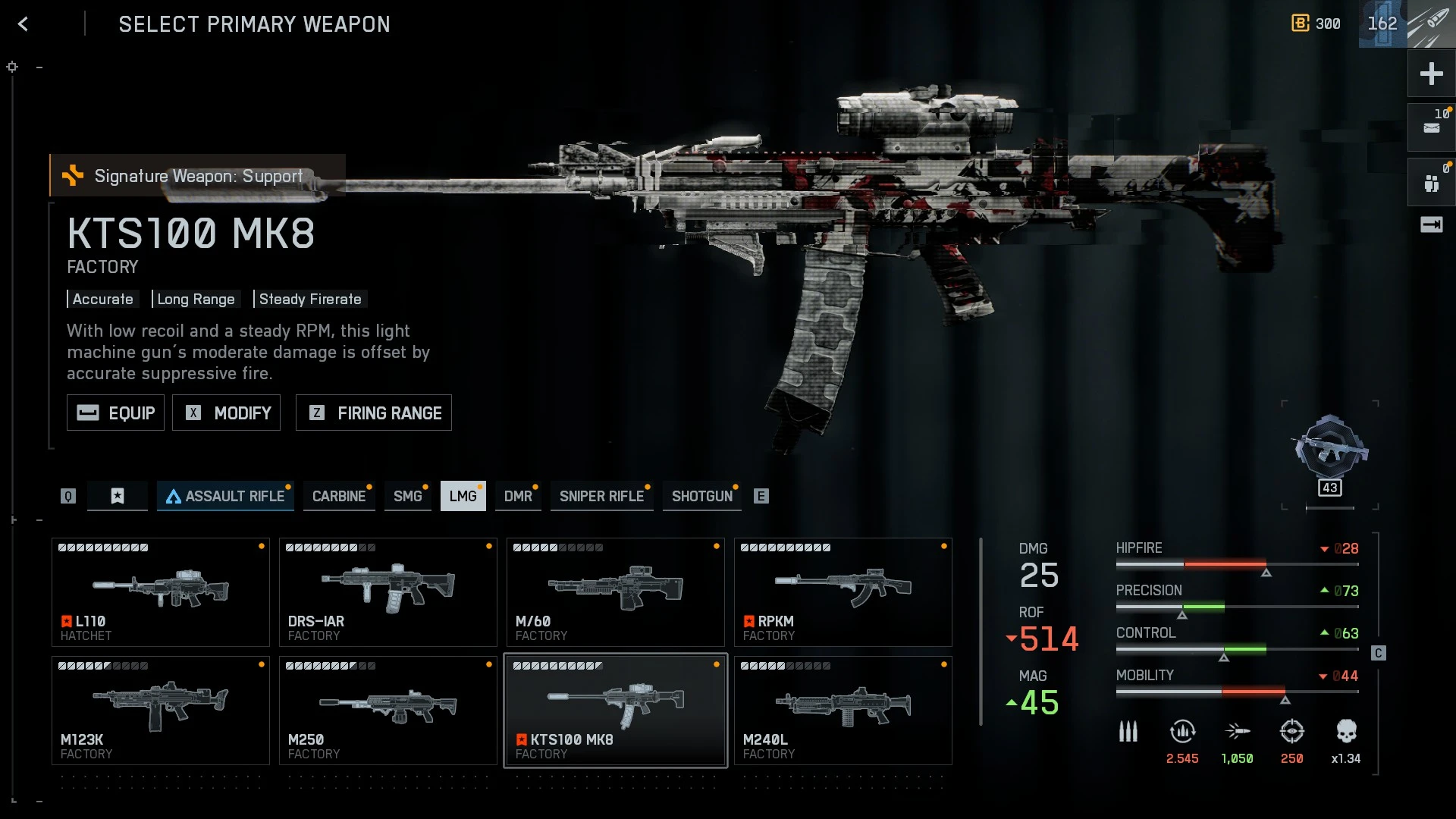The width and height of the screenshot is (1456, 819).
Task: Open Modify for this weapon
Action: click(x=226, y=413)
